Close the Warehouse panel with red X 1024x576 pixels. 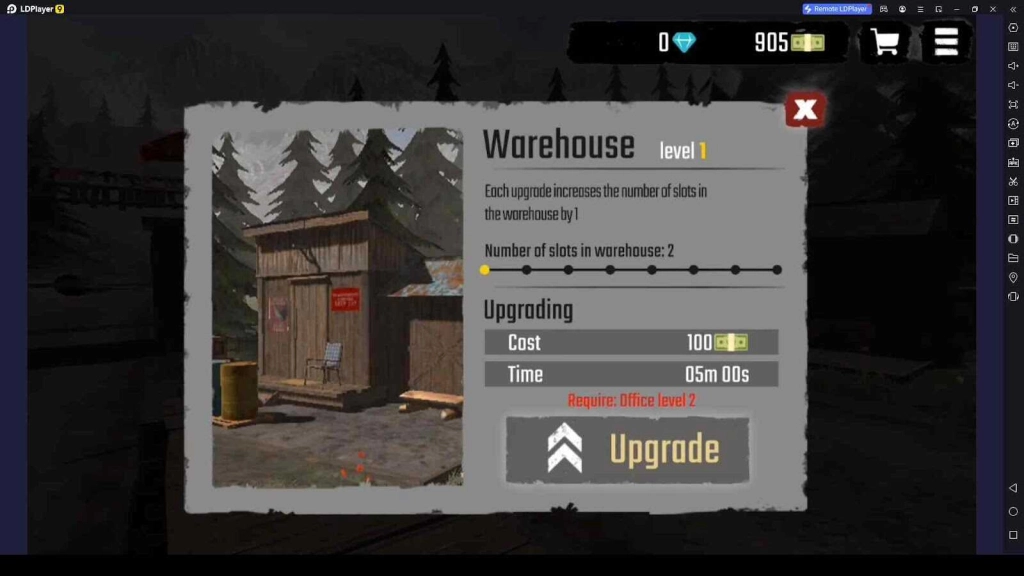tap(805, 110)
